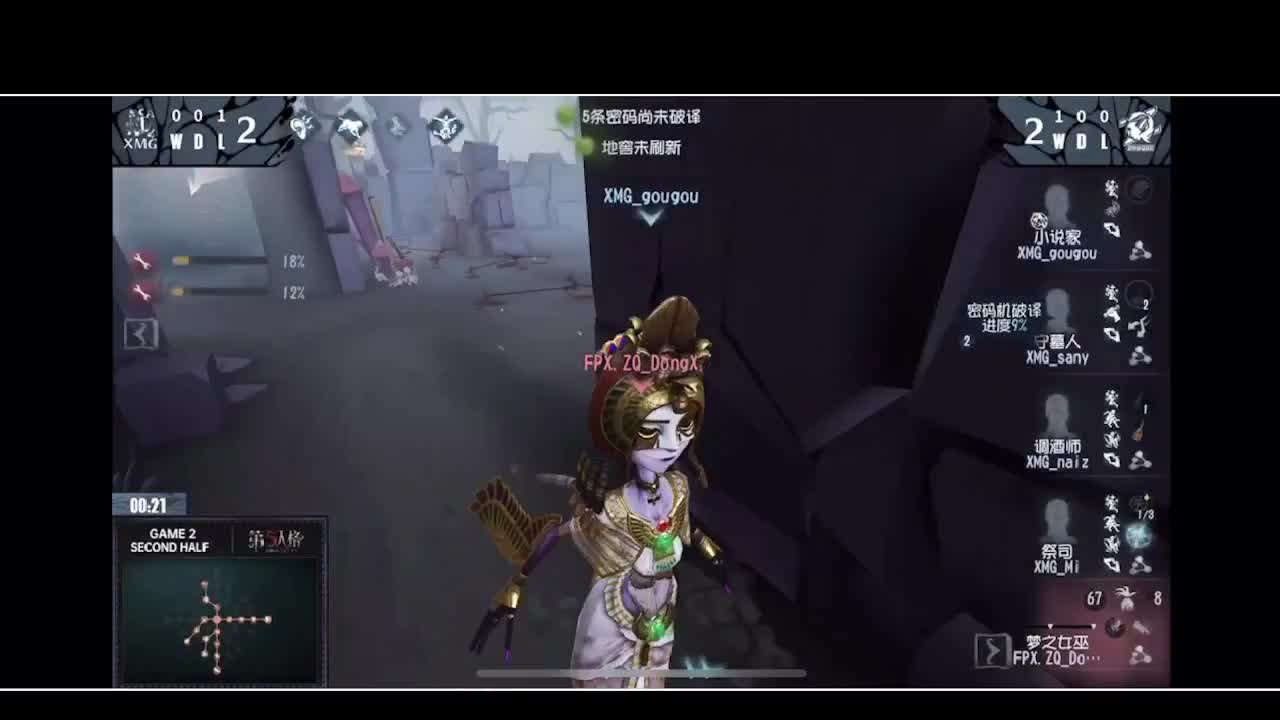
Task: Switch to the GAME 2 SECOND HALF tab
Action: (x=170, y=541)
